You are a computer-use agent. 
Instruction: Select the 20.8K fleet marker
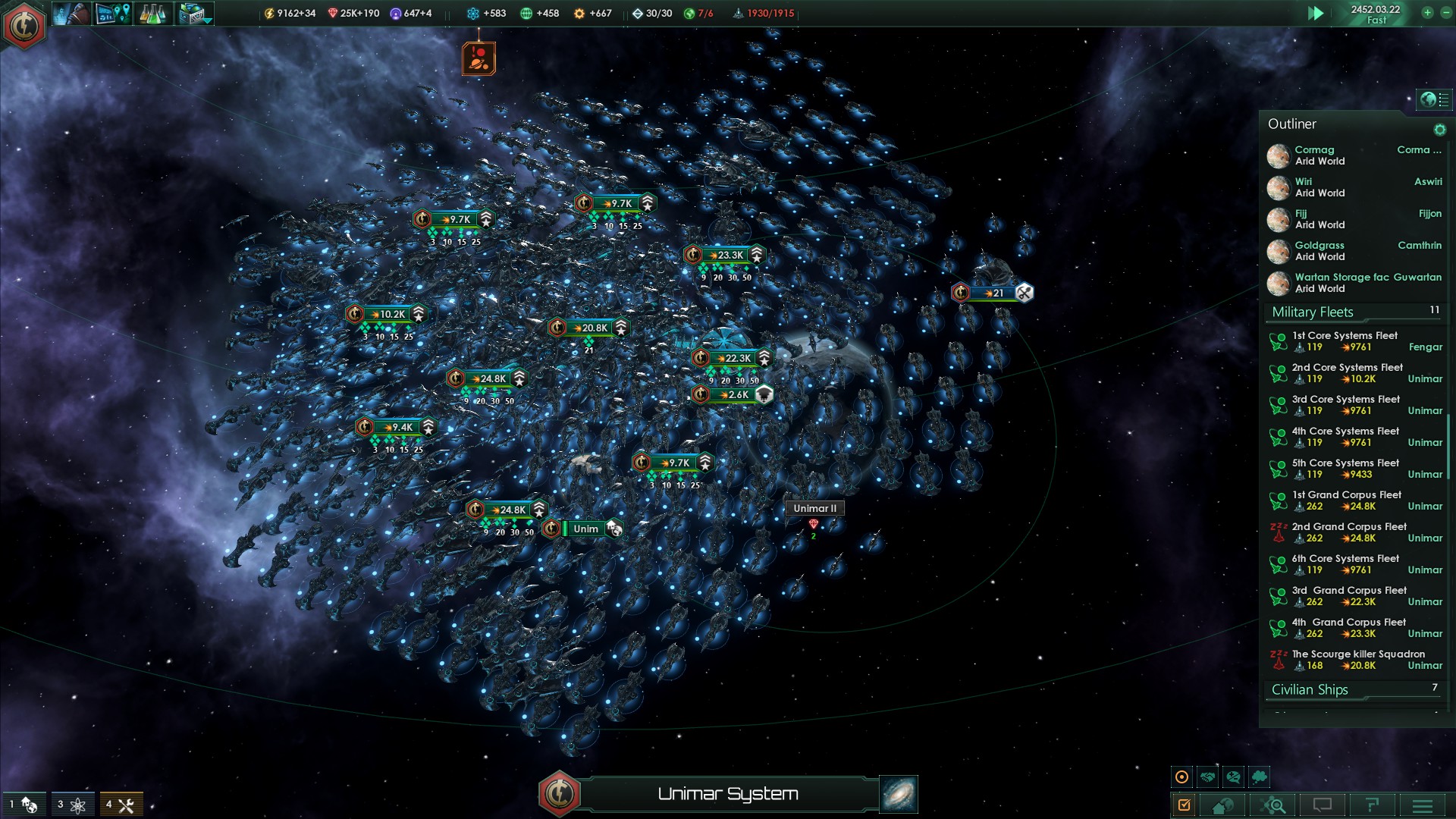[x=590, y=328]
